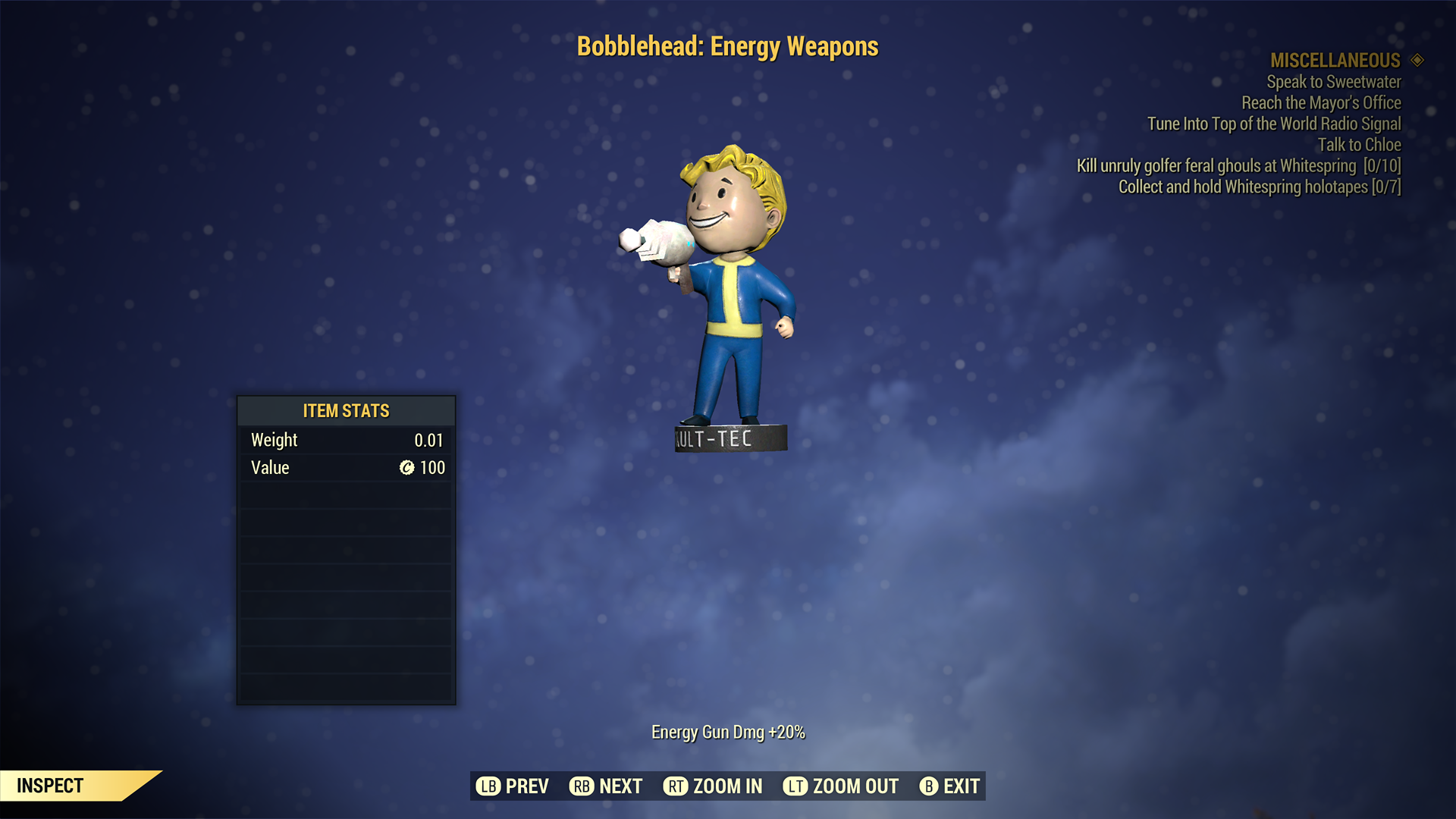Expand the MISCELLANEOUS quest section
This screenshot has width=1456, height=819.
click(x=1335, y=61)
